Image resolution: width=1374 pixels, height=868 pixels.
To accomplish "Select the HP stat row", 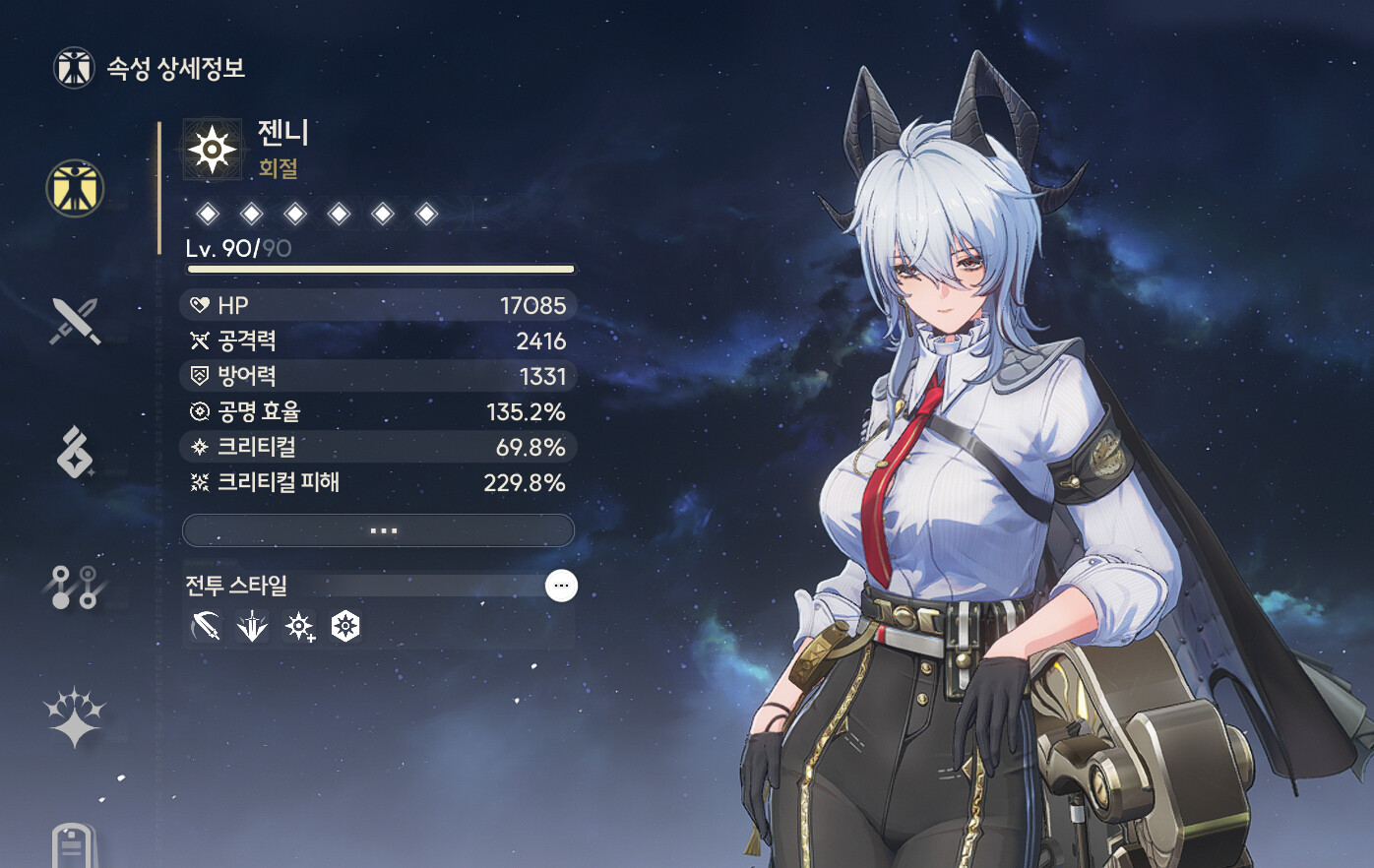I will pyautogui.click(x=379, y=305).
